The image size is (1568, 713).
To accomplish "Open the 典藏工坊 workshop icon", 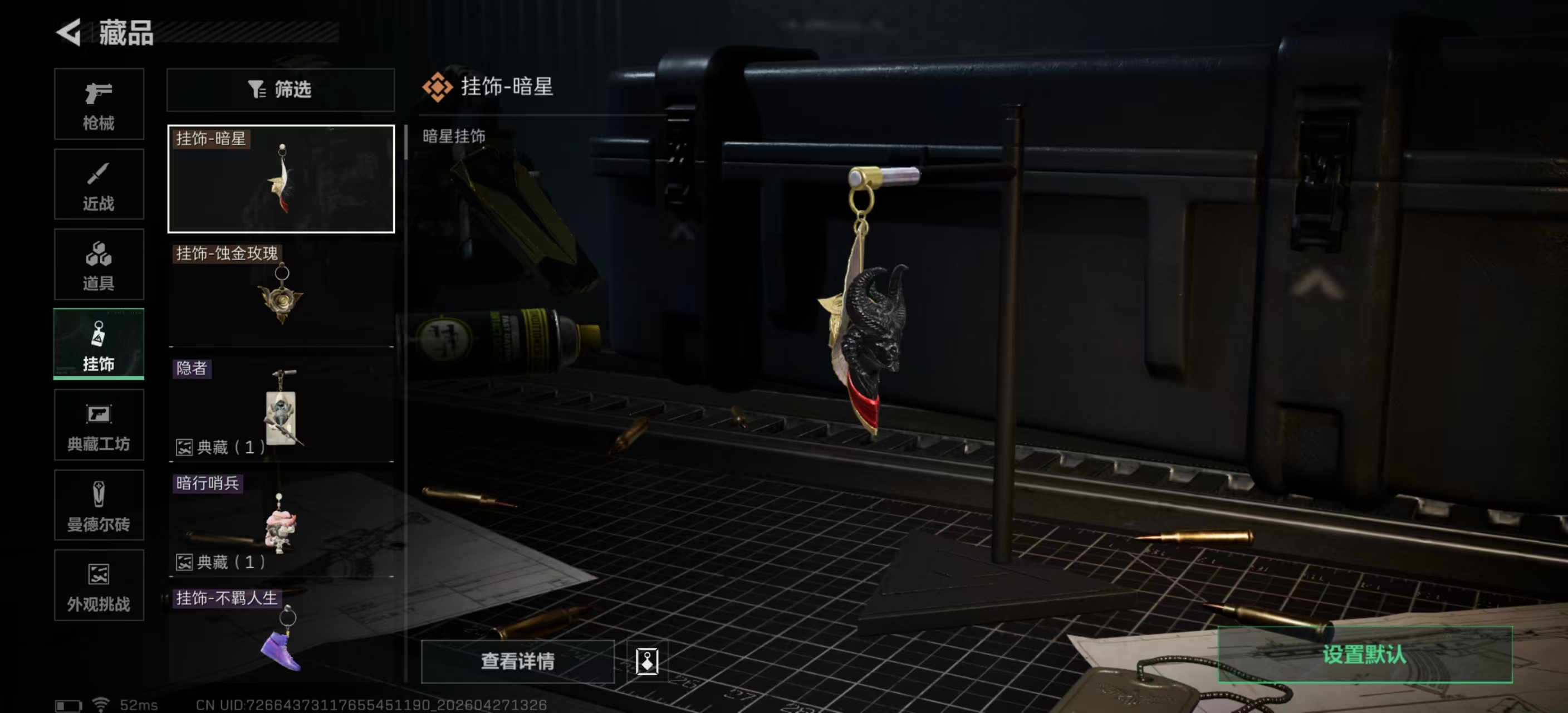I will click(99, 424).
